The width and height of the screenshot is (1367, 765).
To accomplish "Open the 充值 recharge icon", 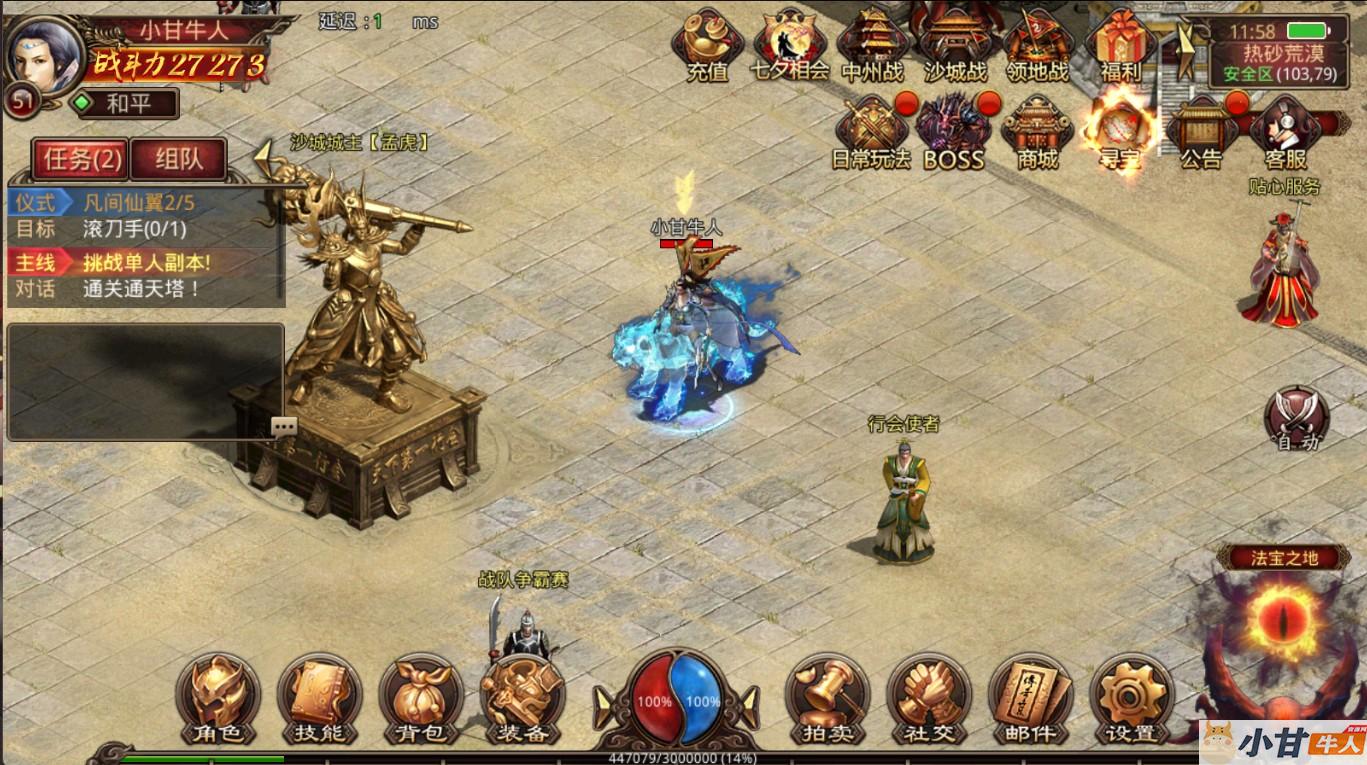I will [707, 44].
